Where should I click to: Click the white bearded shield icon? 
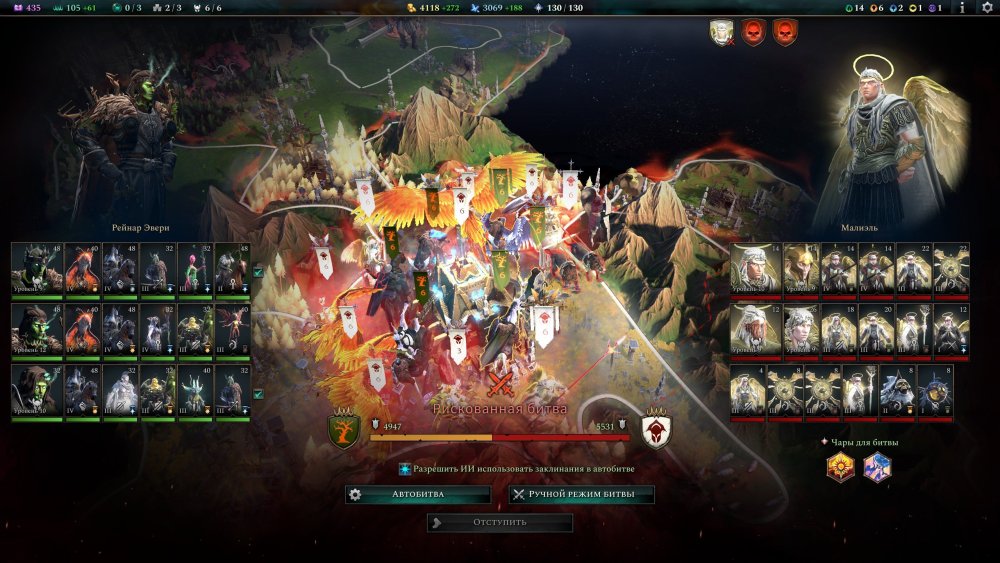pyautogui.click(x=720, y=33)
